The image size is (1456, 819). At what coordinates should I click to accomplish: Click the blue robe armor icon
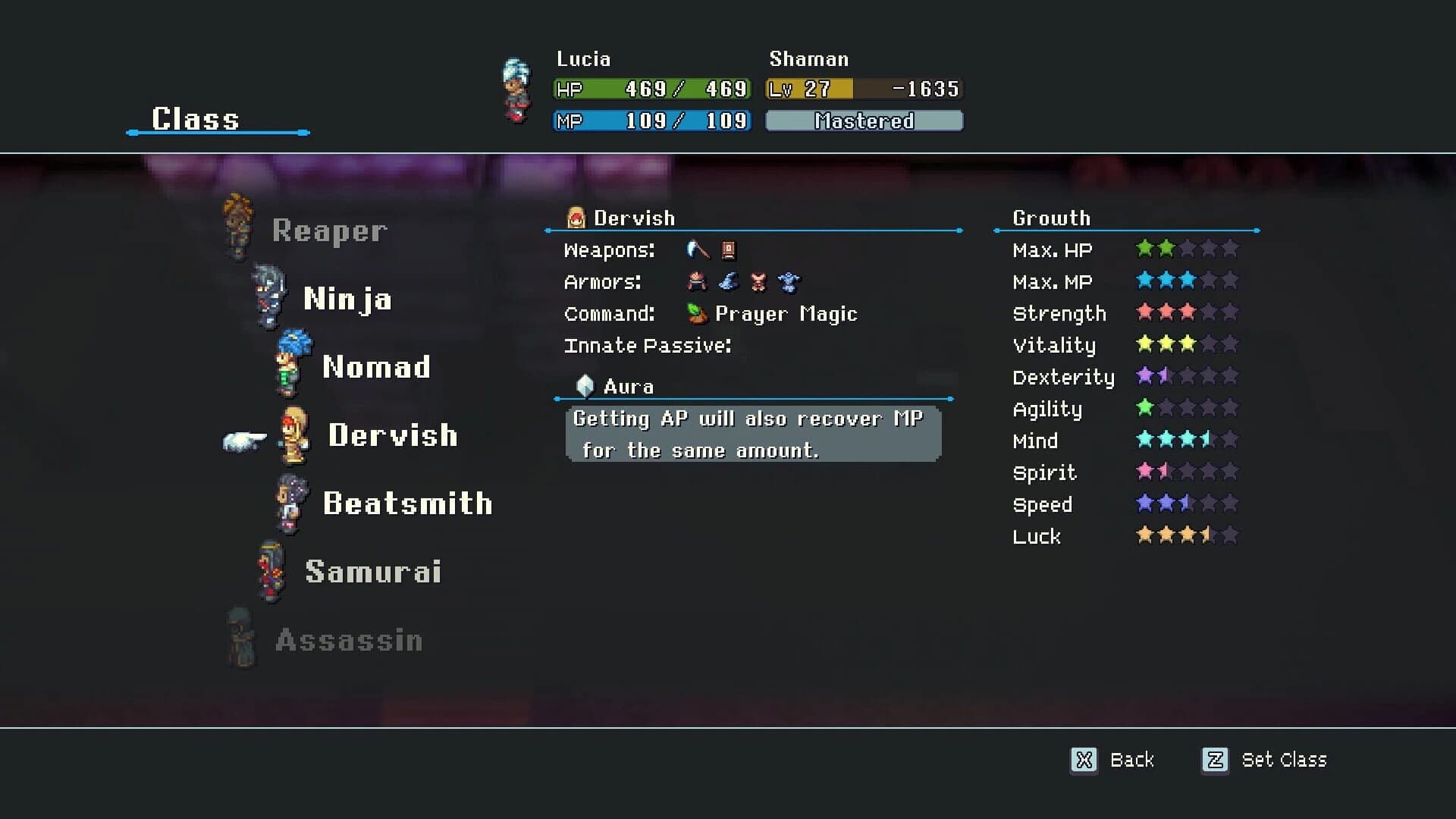point(789,281)
